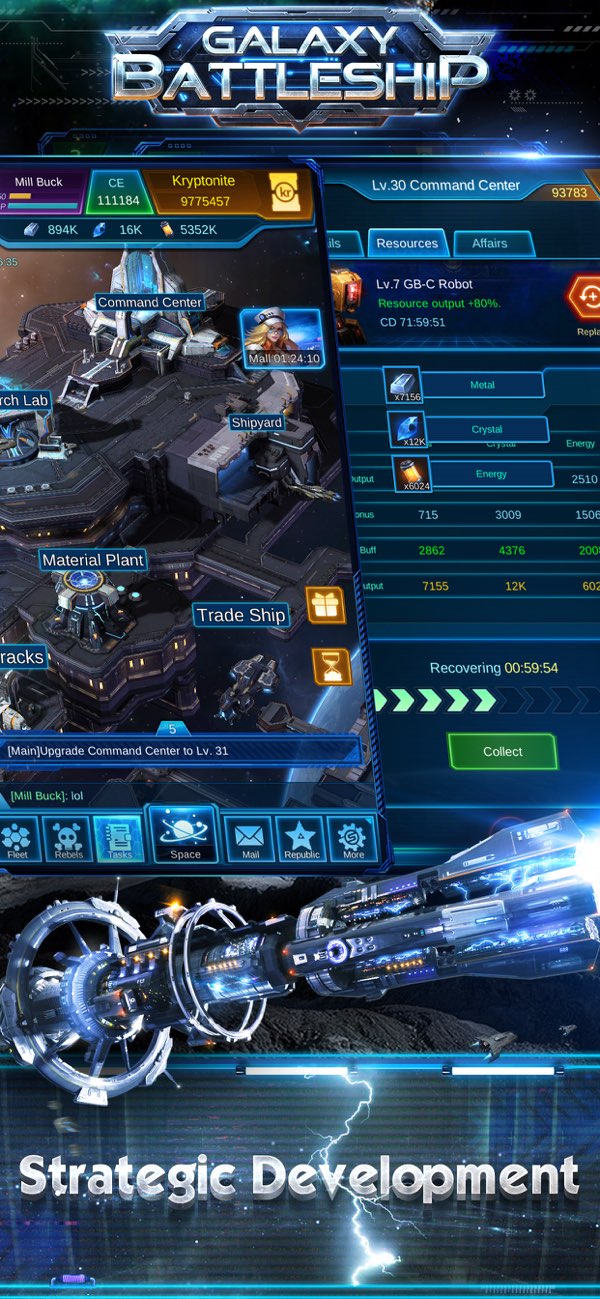Select the Trade Ship label
600x1299 pixels.
pos(240,615)
